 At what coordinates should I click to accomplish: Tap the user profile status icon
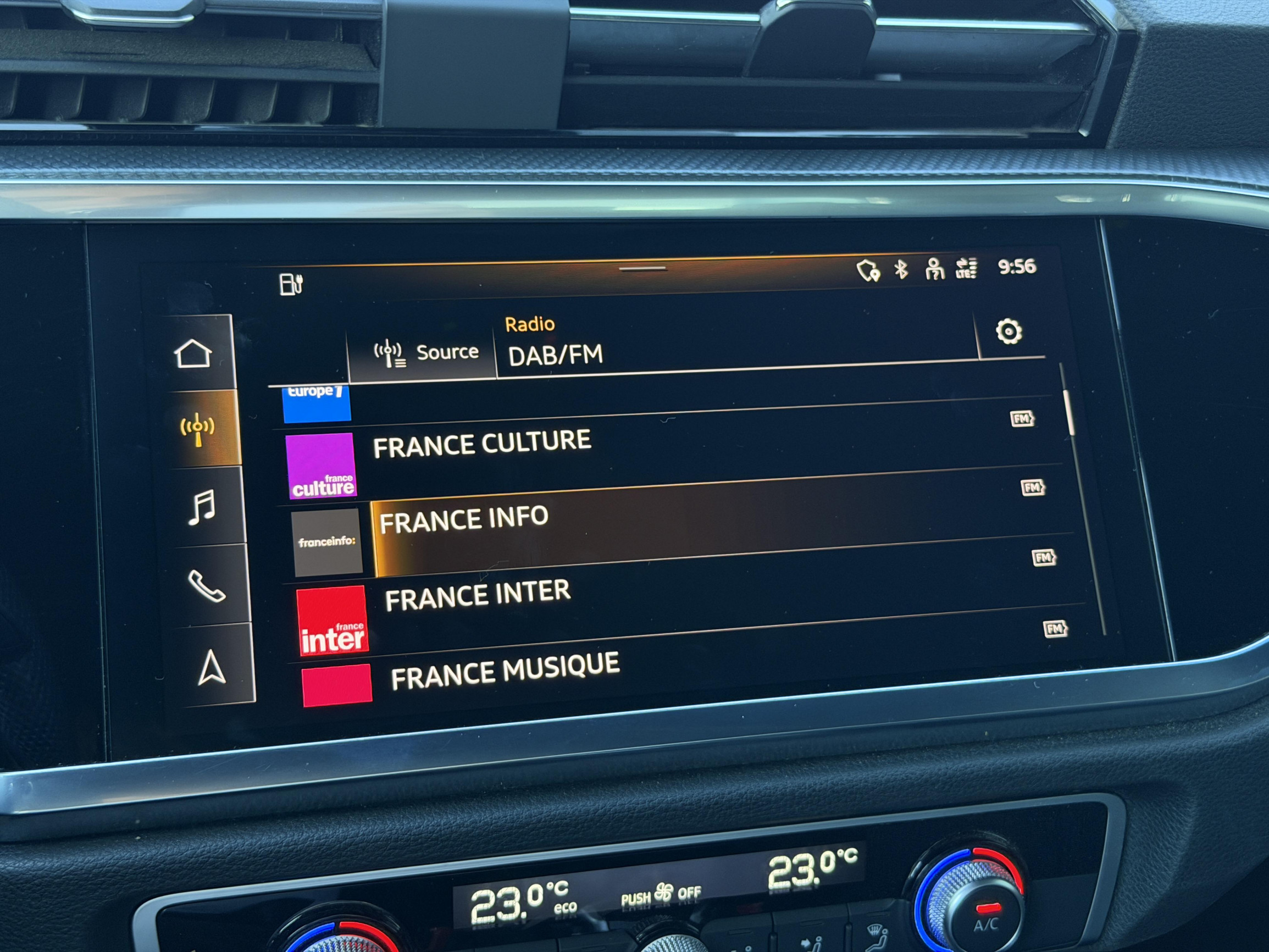click(x=934, y=269)
